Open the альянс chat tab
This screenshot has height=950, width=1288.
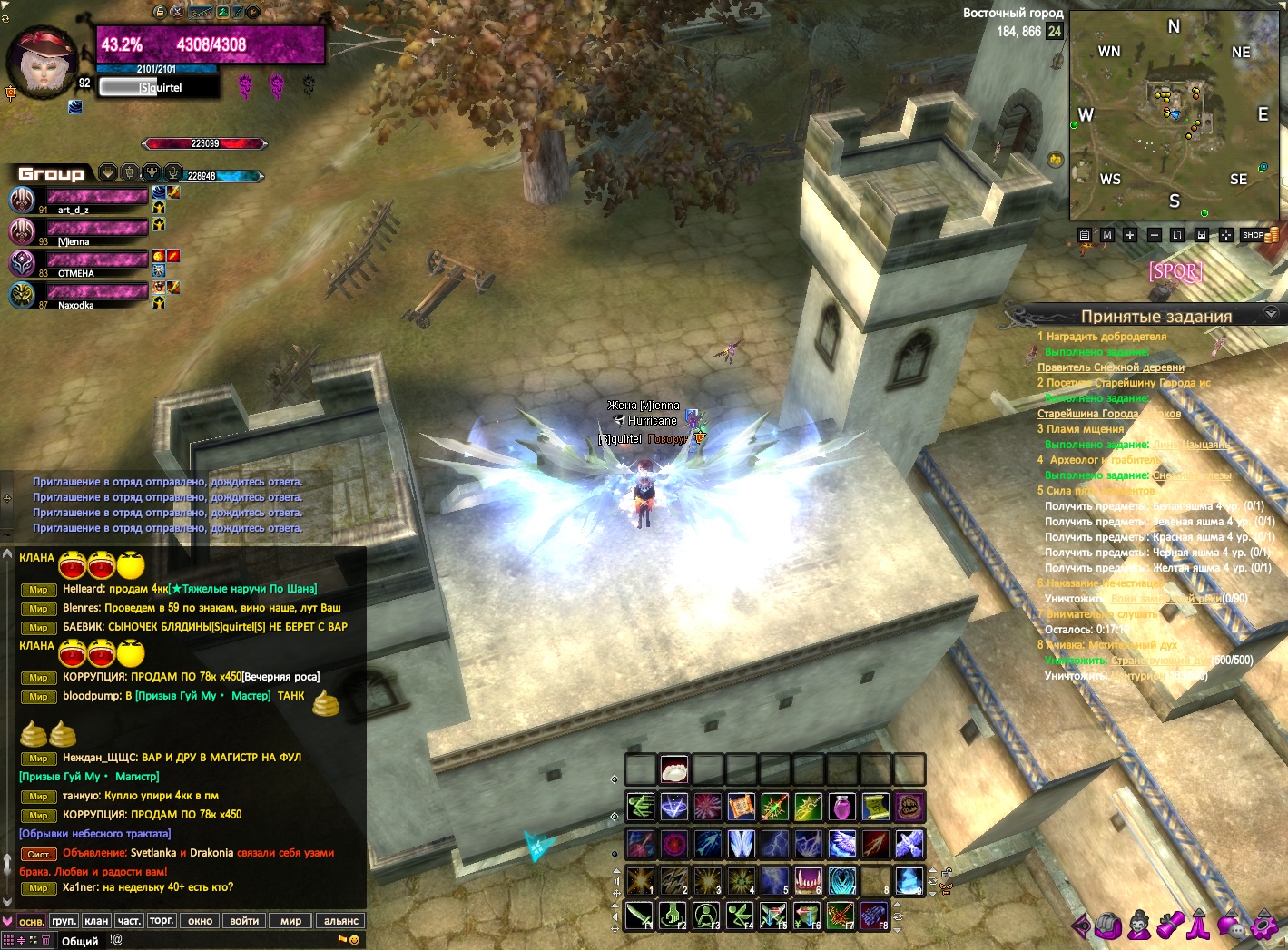coord(341,920)
